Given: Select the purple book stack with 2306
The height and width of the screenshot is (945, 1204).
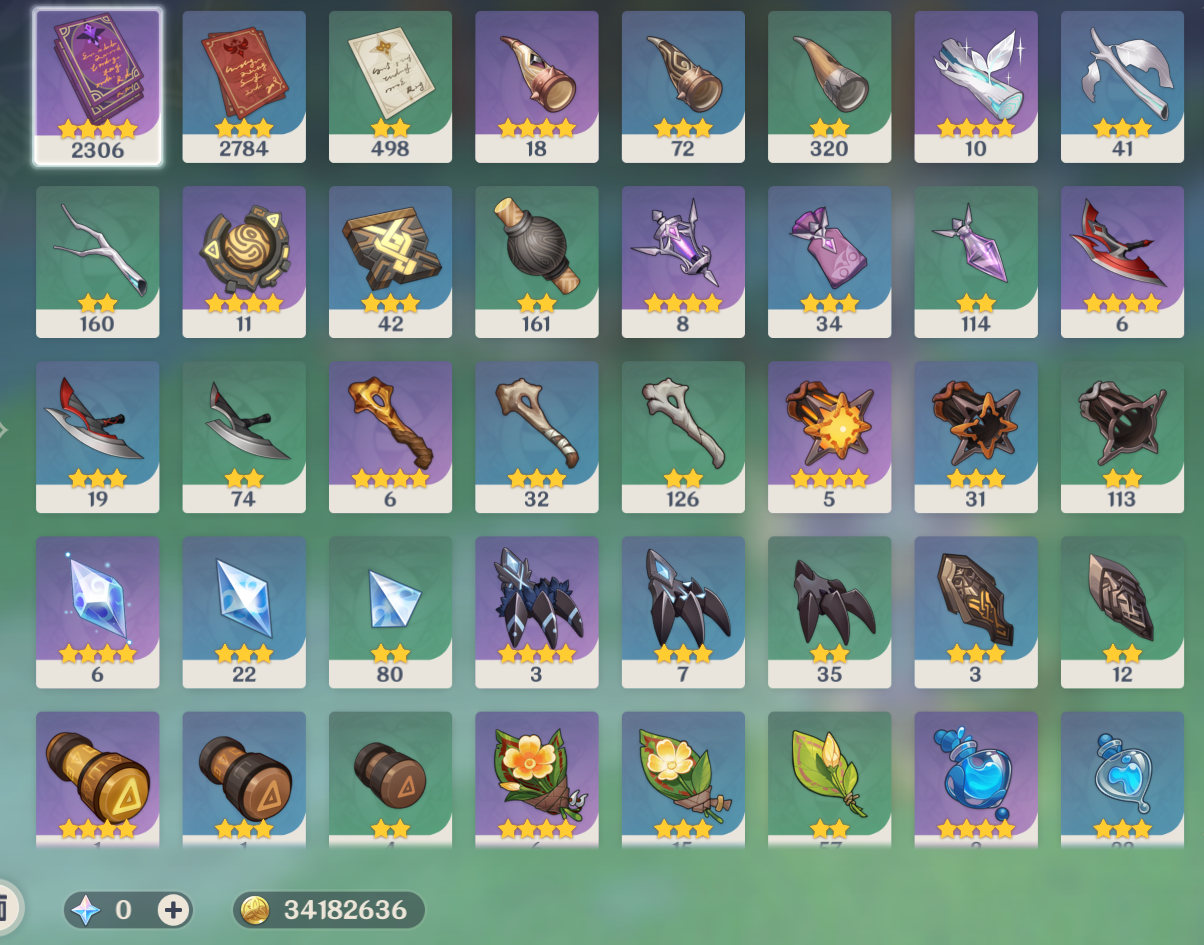Looking at the screenshot, I should point(97,85).
